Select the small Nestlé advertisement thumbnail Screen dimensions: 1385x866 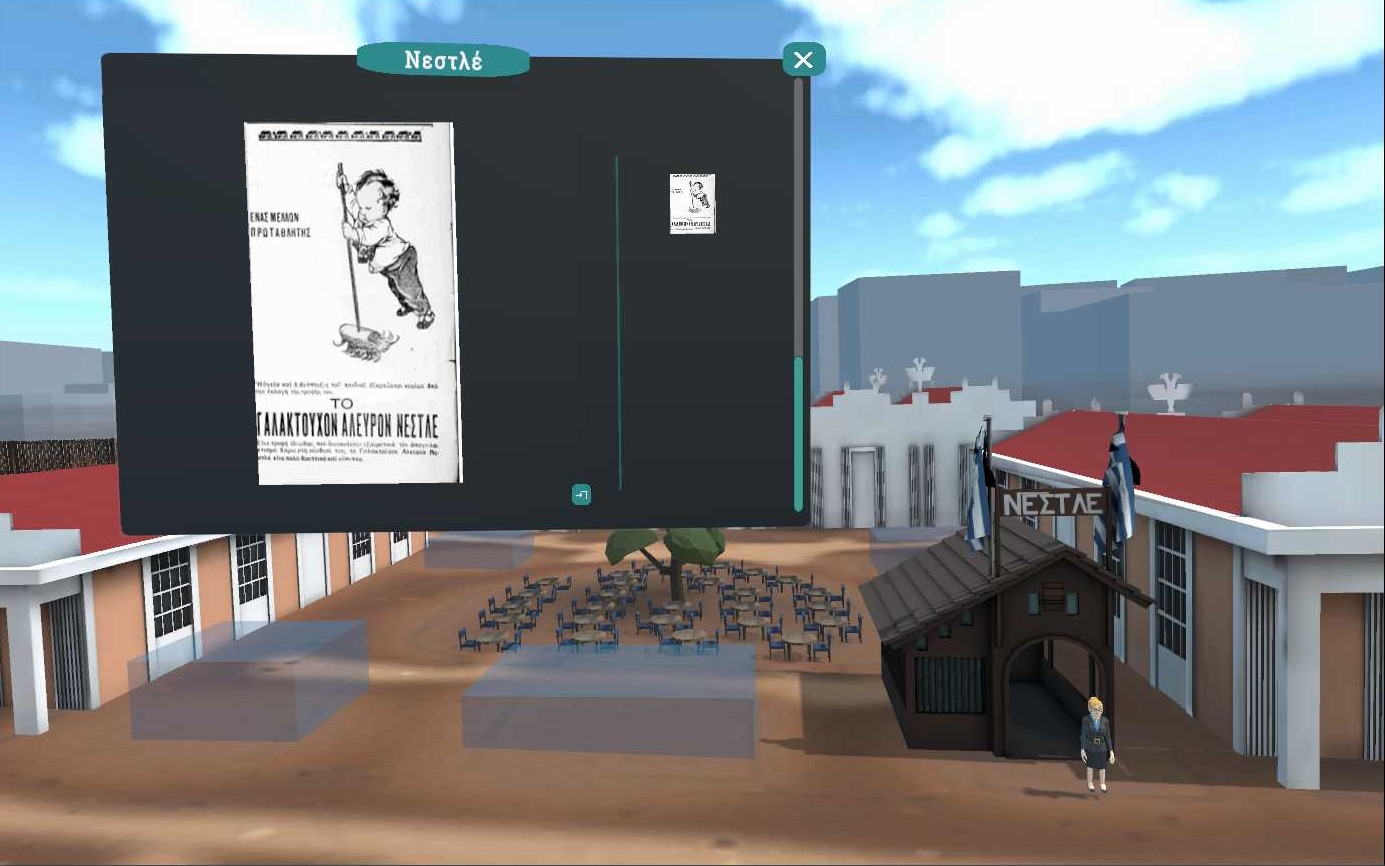pyautogui.click(x=692, y=204)
